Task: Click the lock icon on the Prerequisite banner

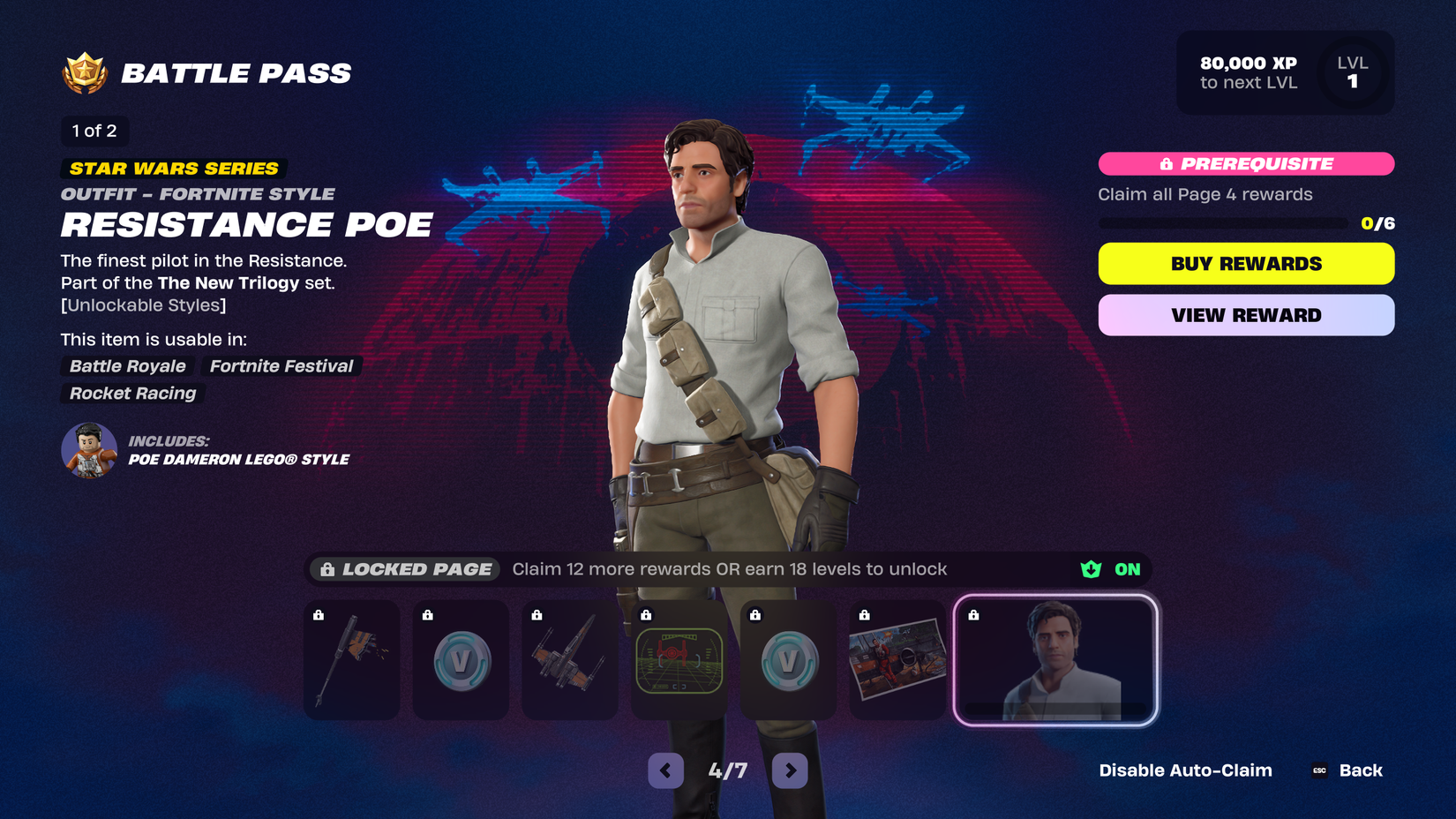Action: click(x=1165, y=164)
